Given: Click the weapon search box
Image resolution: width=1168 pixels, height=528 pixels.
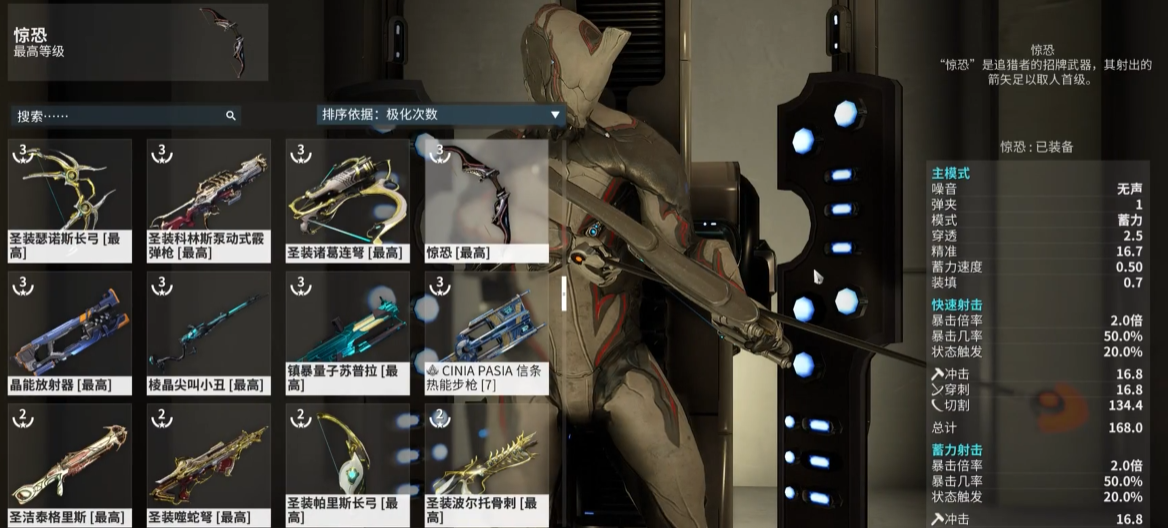Looking at the screenshot, I should [x=120, y=116].
